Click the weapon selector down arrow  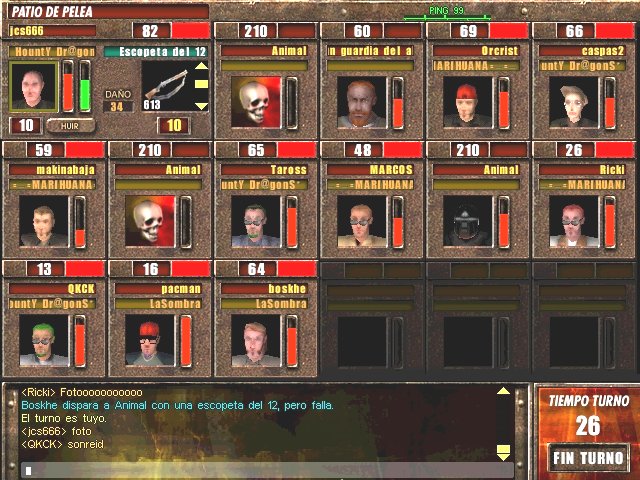click(x=201, y=105)
